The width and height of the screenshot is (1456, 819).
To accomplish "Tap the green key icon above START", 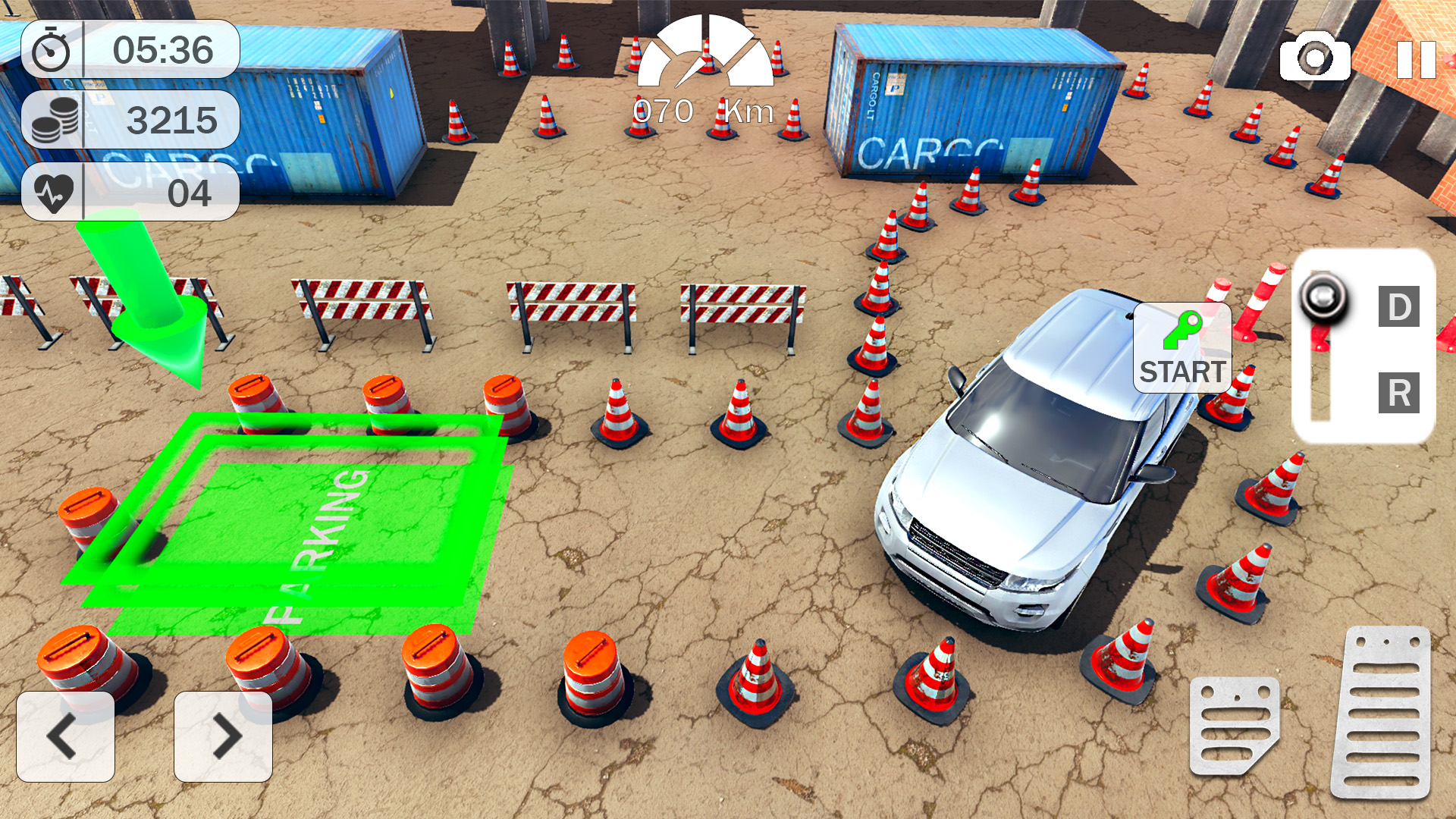I will pyautogui.click(x=1181, y=330).
